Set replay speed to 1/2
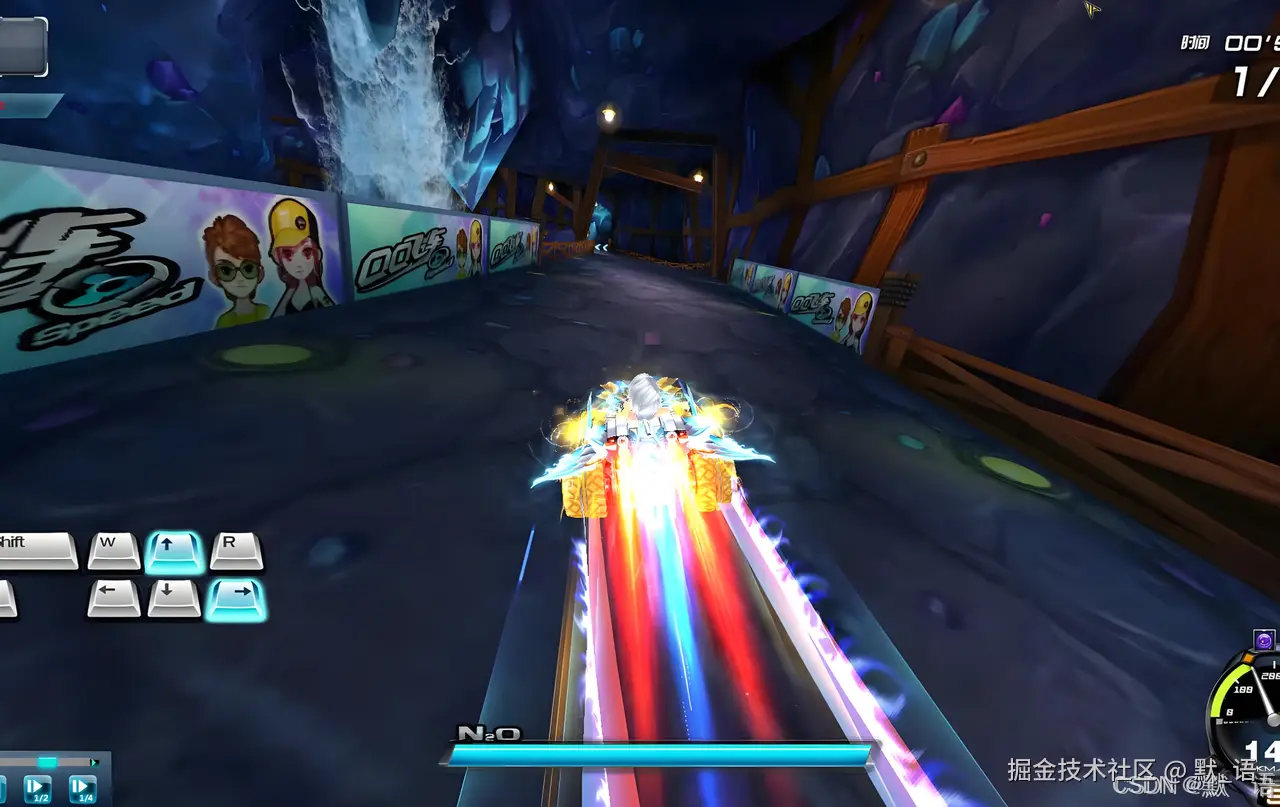This screenshot has height=807, width=1280. click(39, 789)
